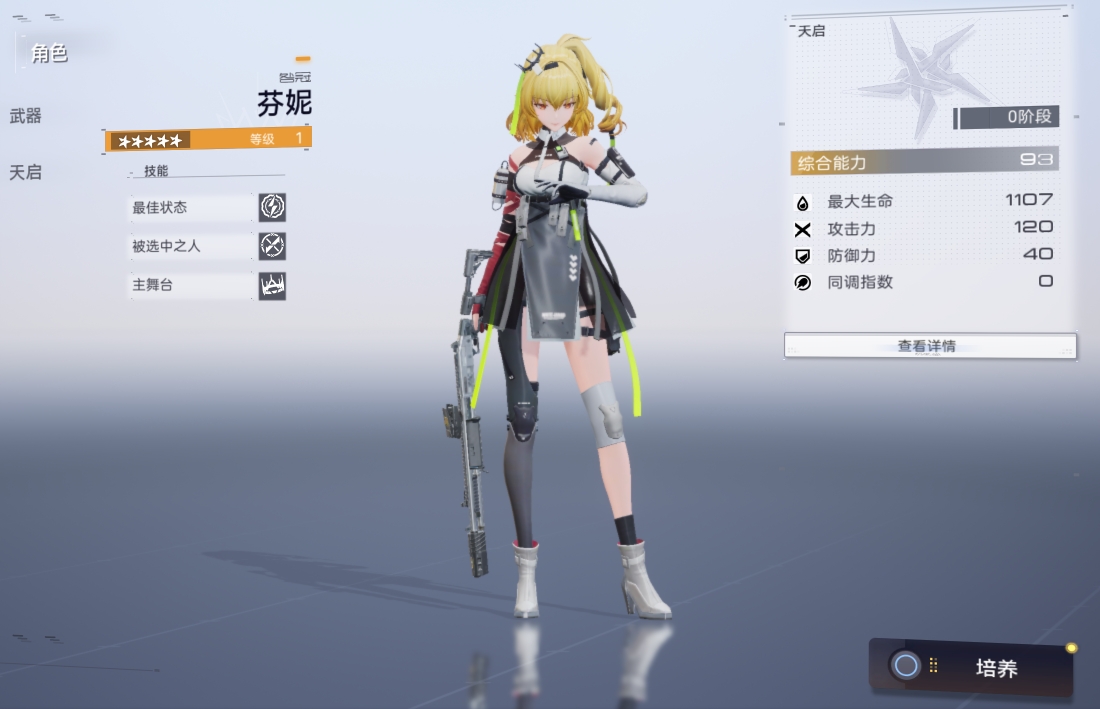The height and width of the screenshot is (709, 1100).
Task: Open the 培养 upgrade button
Action: [x=972, y=667]
